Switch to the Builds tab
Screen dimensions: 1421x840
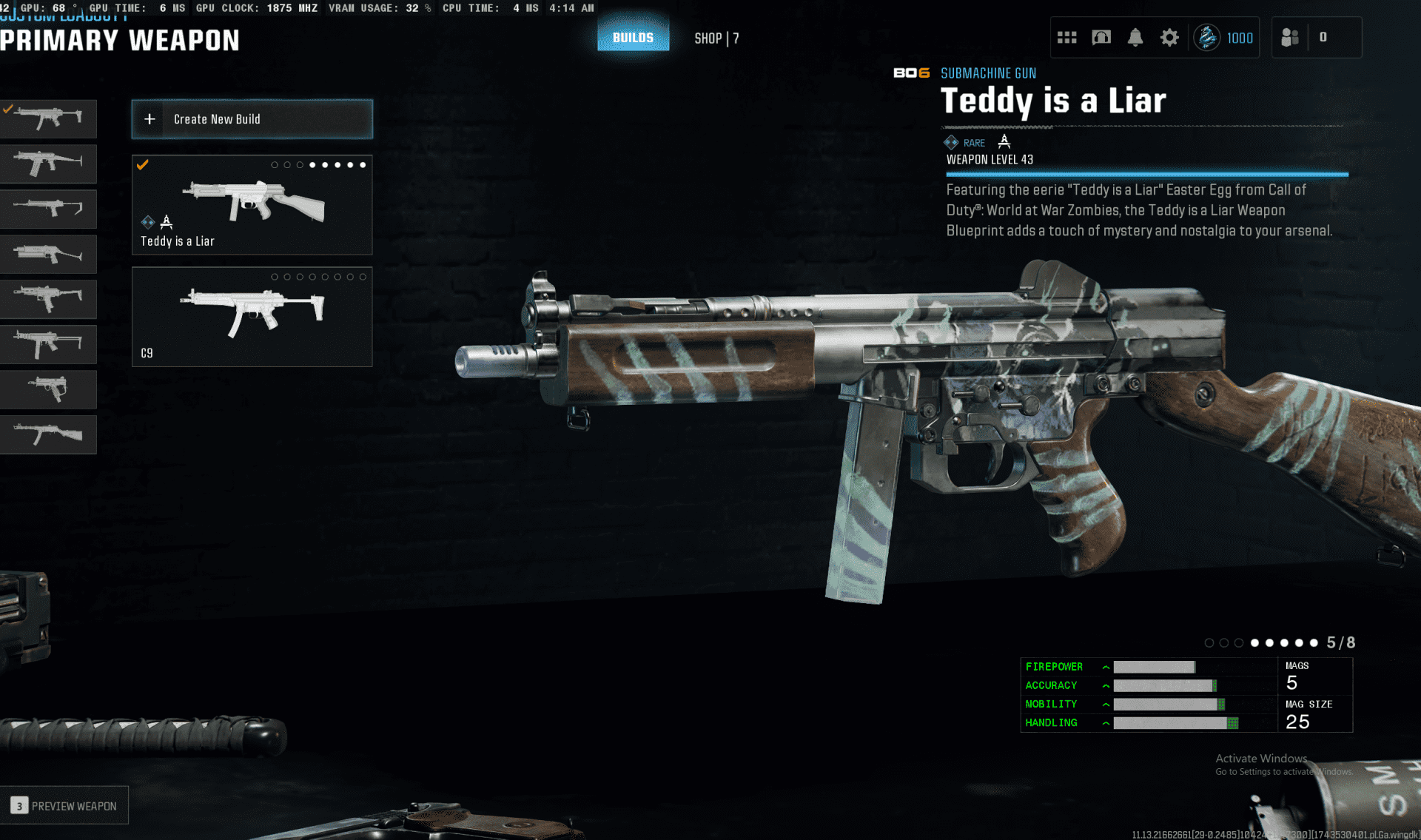(633, 38)
